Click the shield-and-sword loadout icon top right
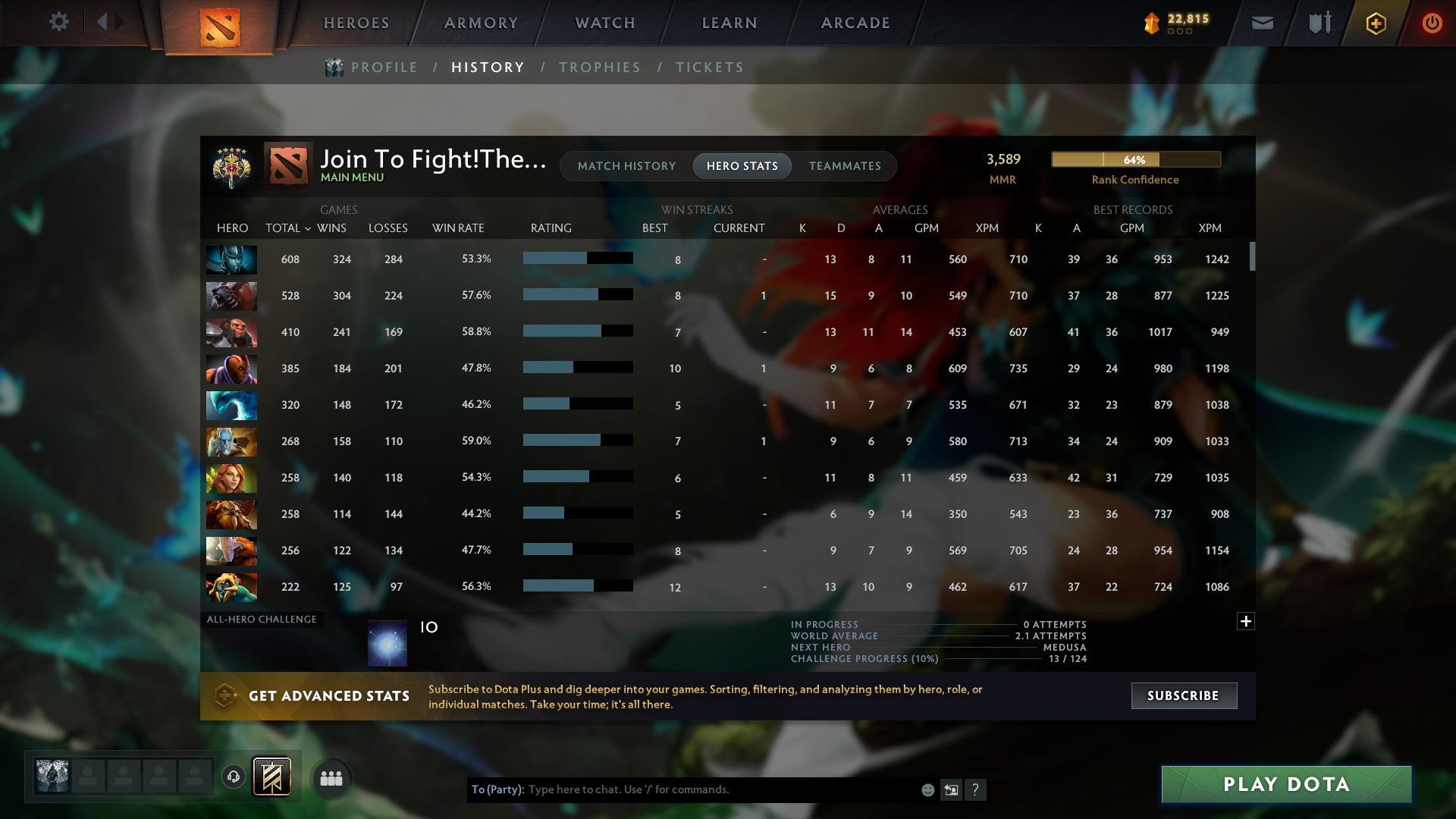 1318,22
